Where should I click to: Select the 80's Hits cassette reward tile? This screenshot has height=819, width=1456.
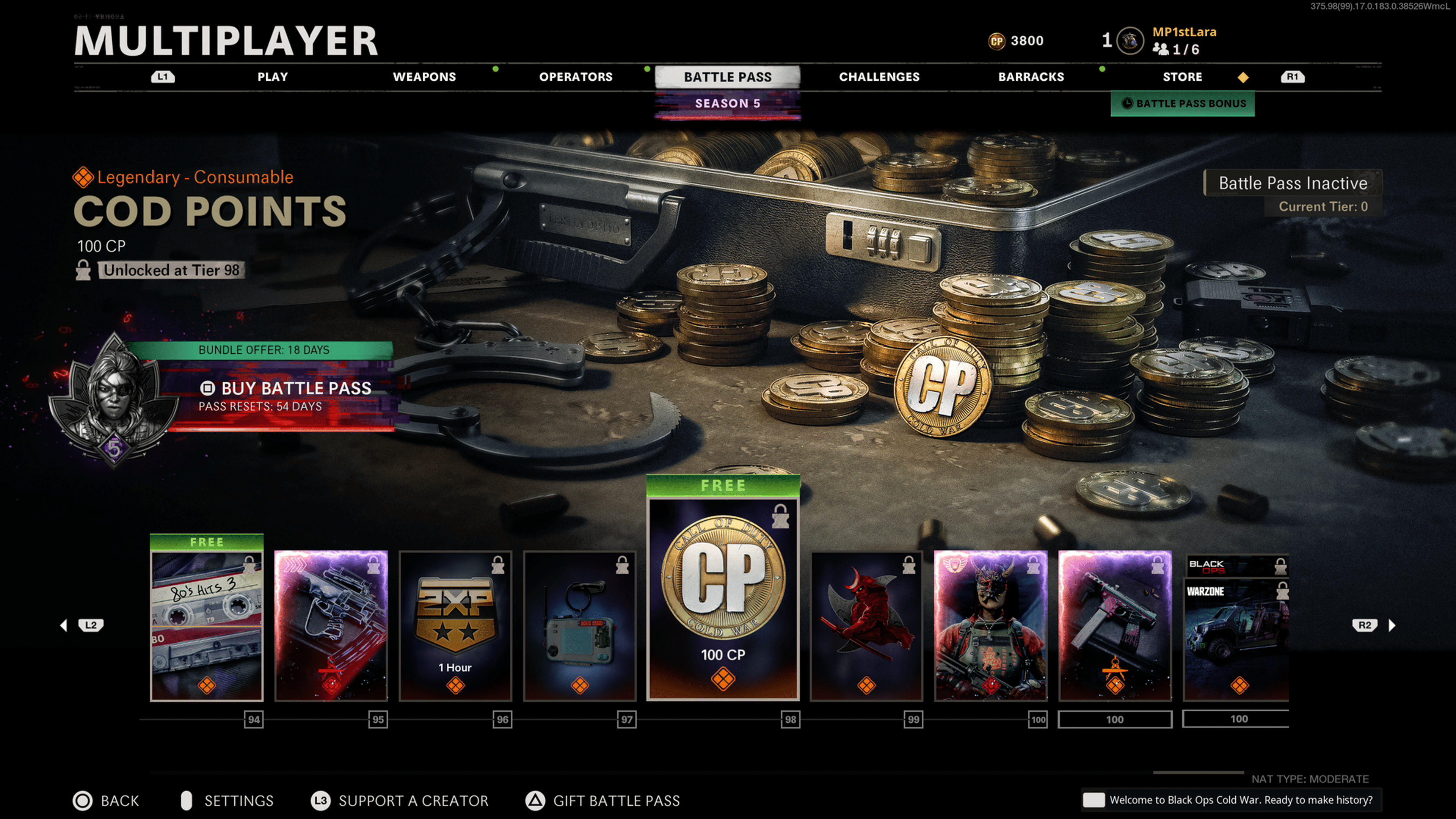(207, 624)
